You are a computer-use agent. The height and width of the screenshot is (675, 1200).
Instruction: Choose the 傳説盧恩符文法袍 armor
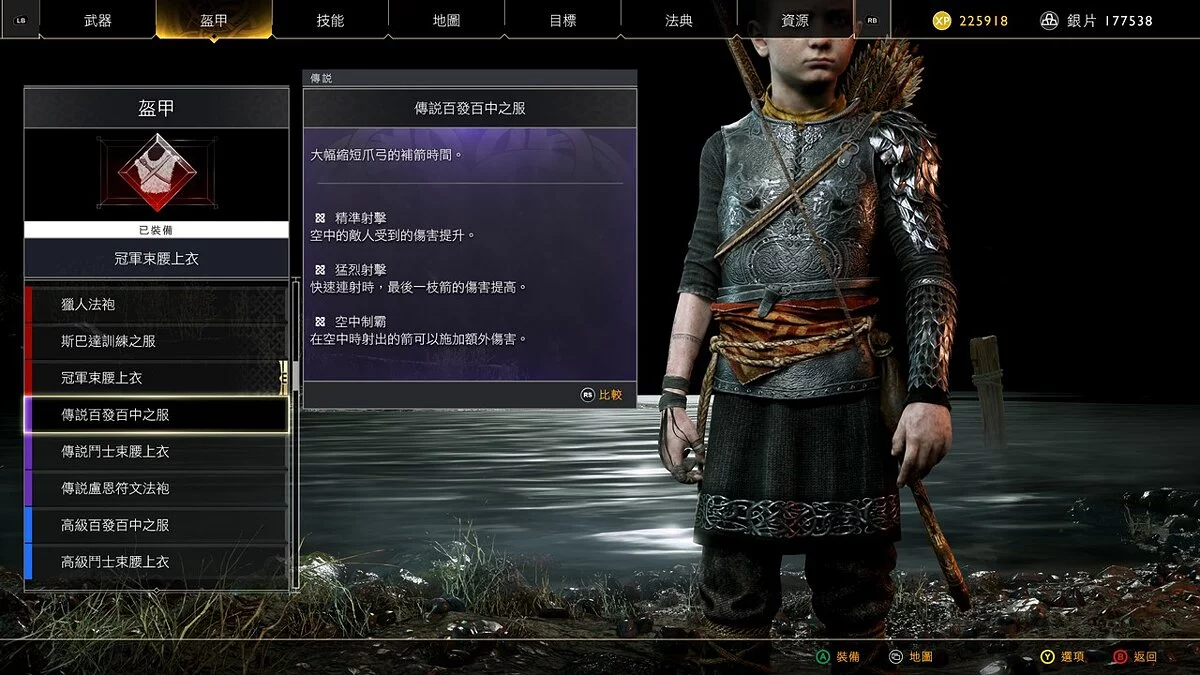pos(157,488)
